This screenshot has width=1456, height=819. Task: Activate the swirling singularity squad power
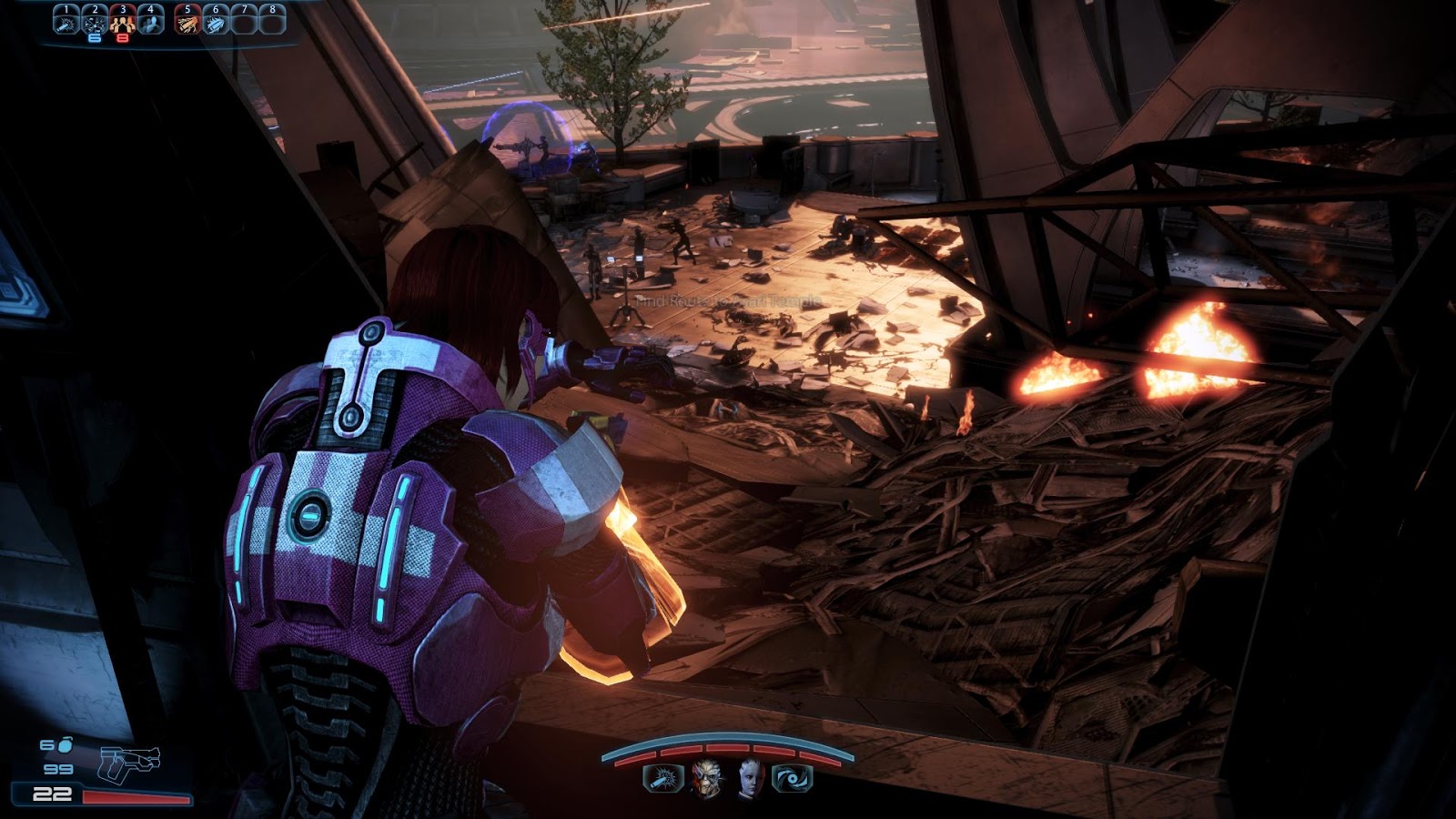click(x=792, y=779)
